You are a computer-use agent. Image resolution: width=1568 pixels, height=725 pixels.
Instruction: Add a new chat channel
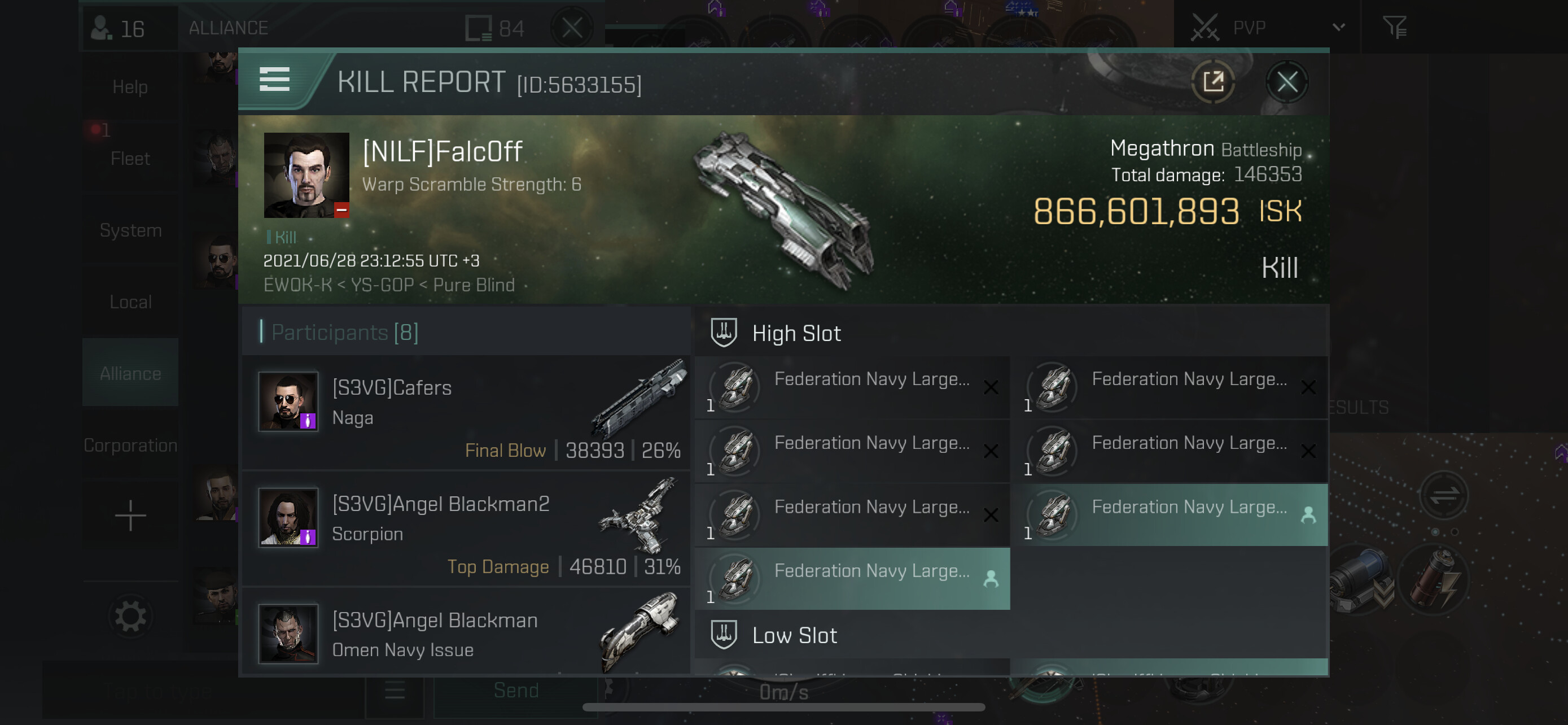(130, 516)
